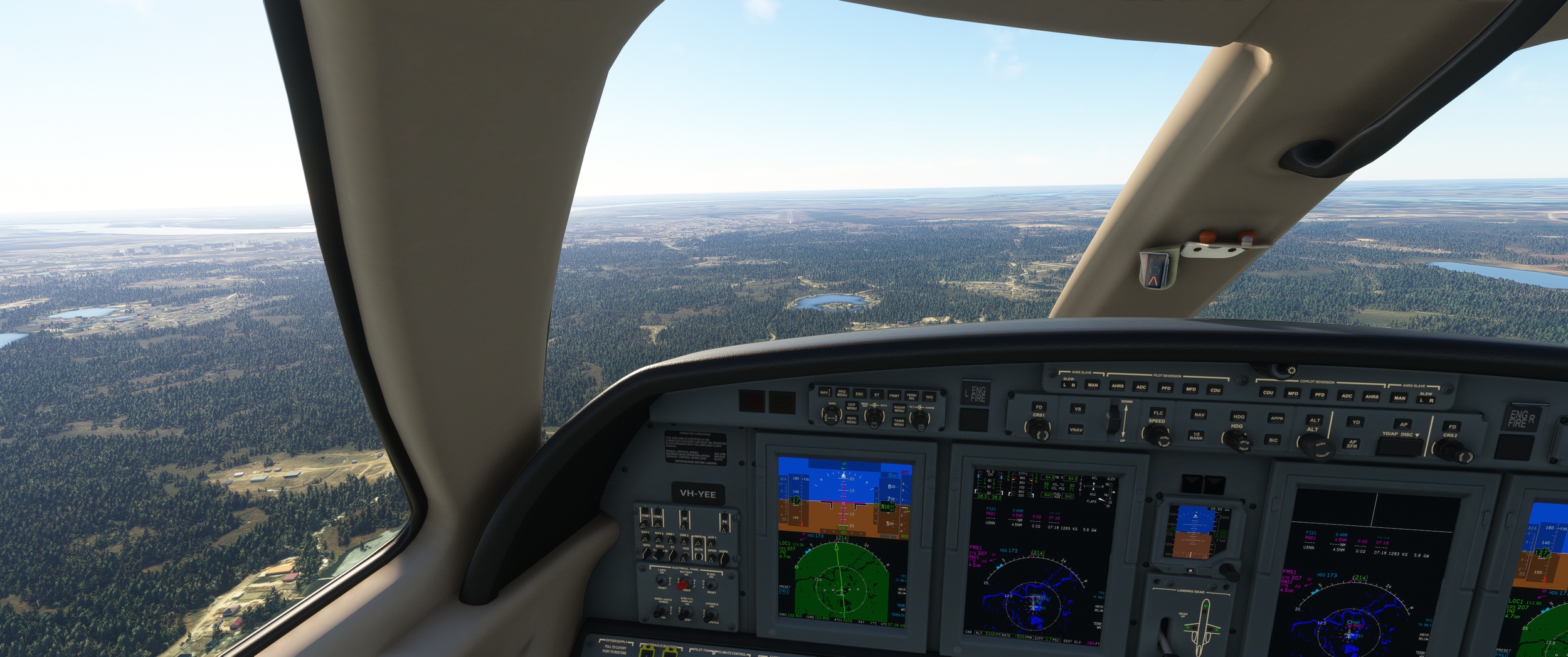Toggle the 1/2 BANK button
Screen dimensions: 1568x657
[1196, 436]
